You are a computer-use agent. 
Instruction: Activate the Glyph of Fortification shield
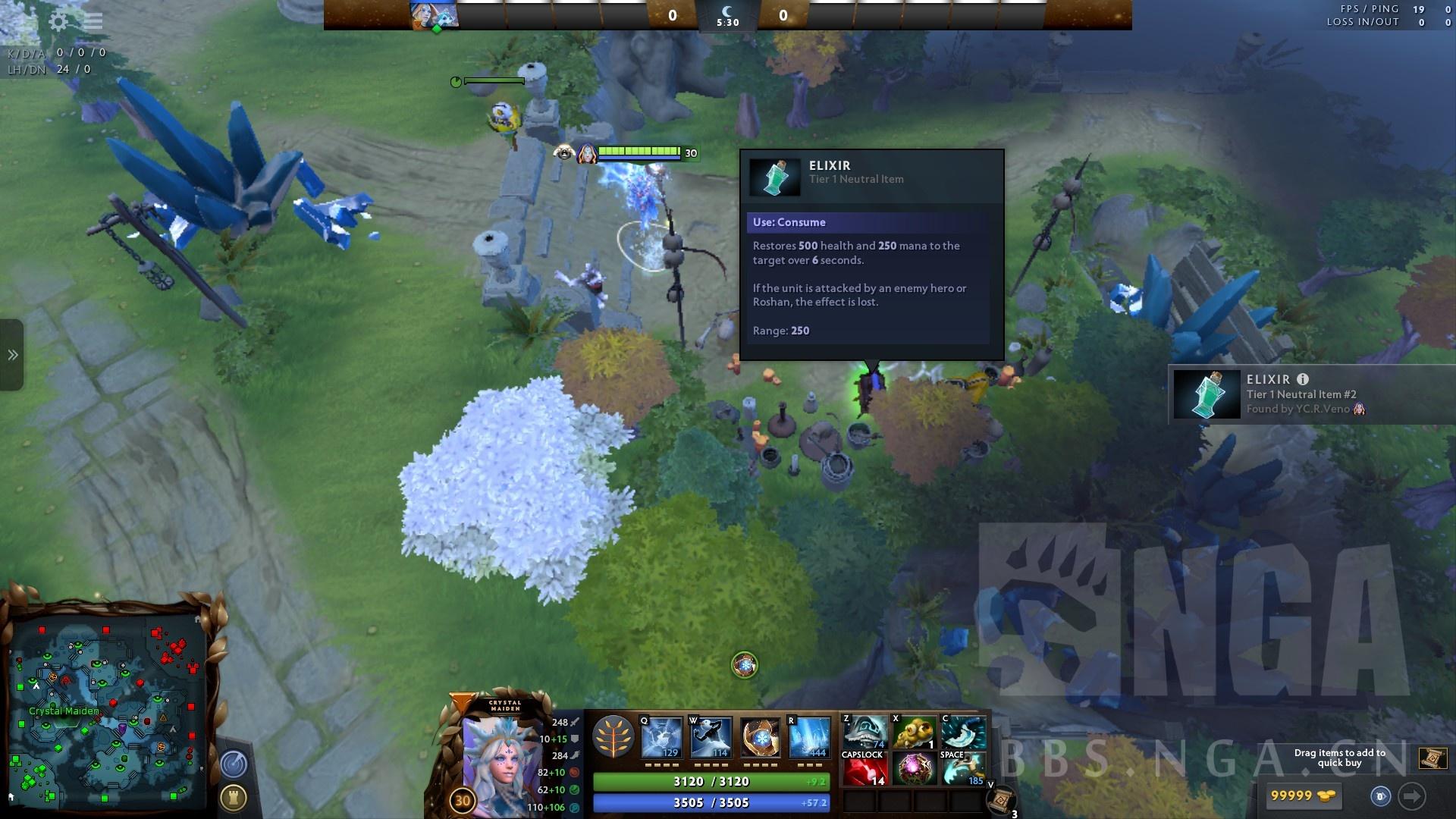[234, 797]
